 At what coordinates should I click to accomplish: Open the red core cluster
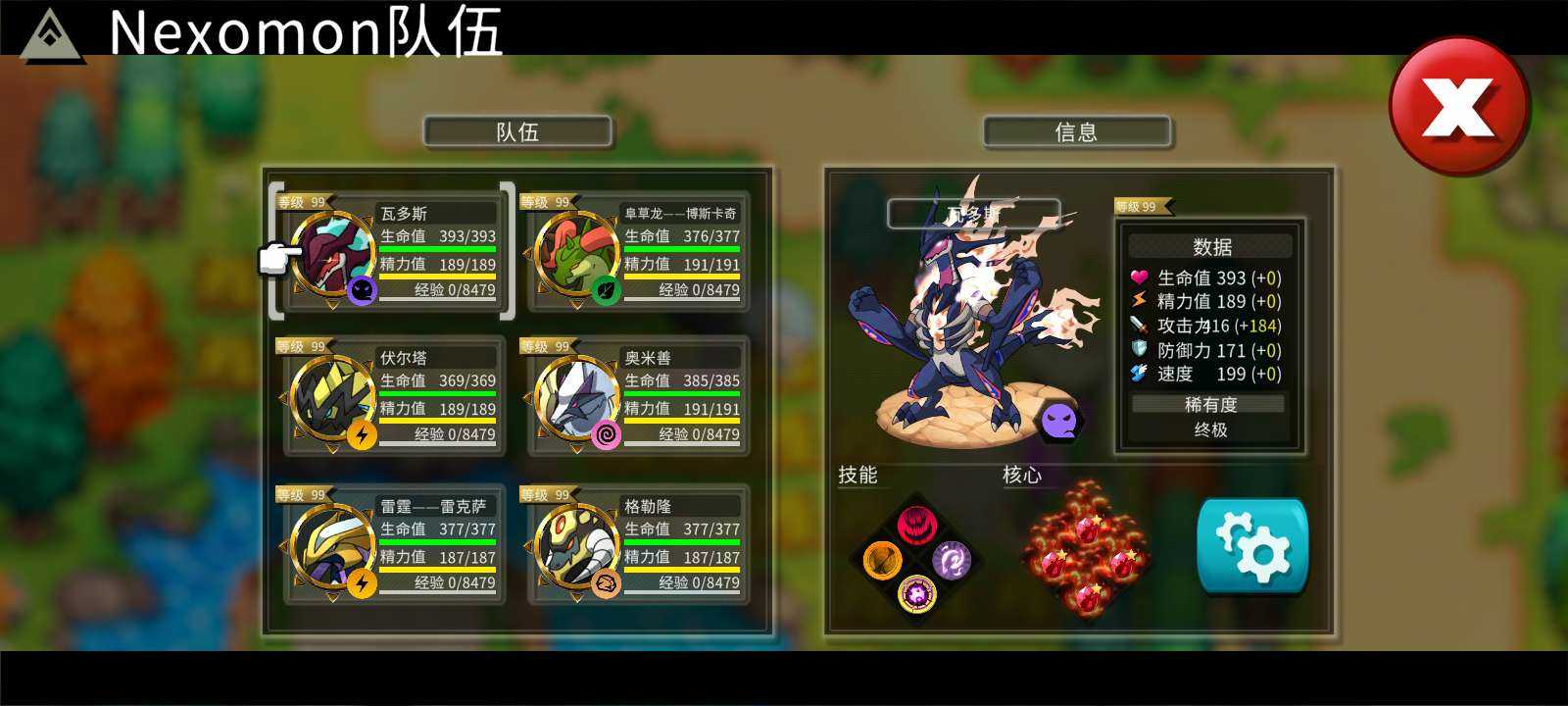coord(1086,548)
